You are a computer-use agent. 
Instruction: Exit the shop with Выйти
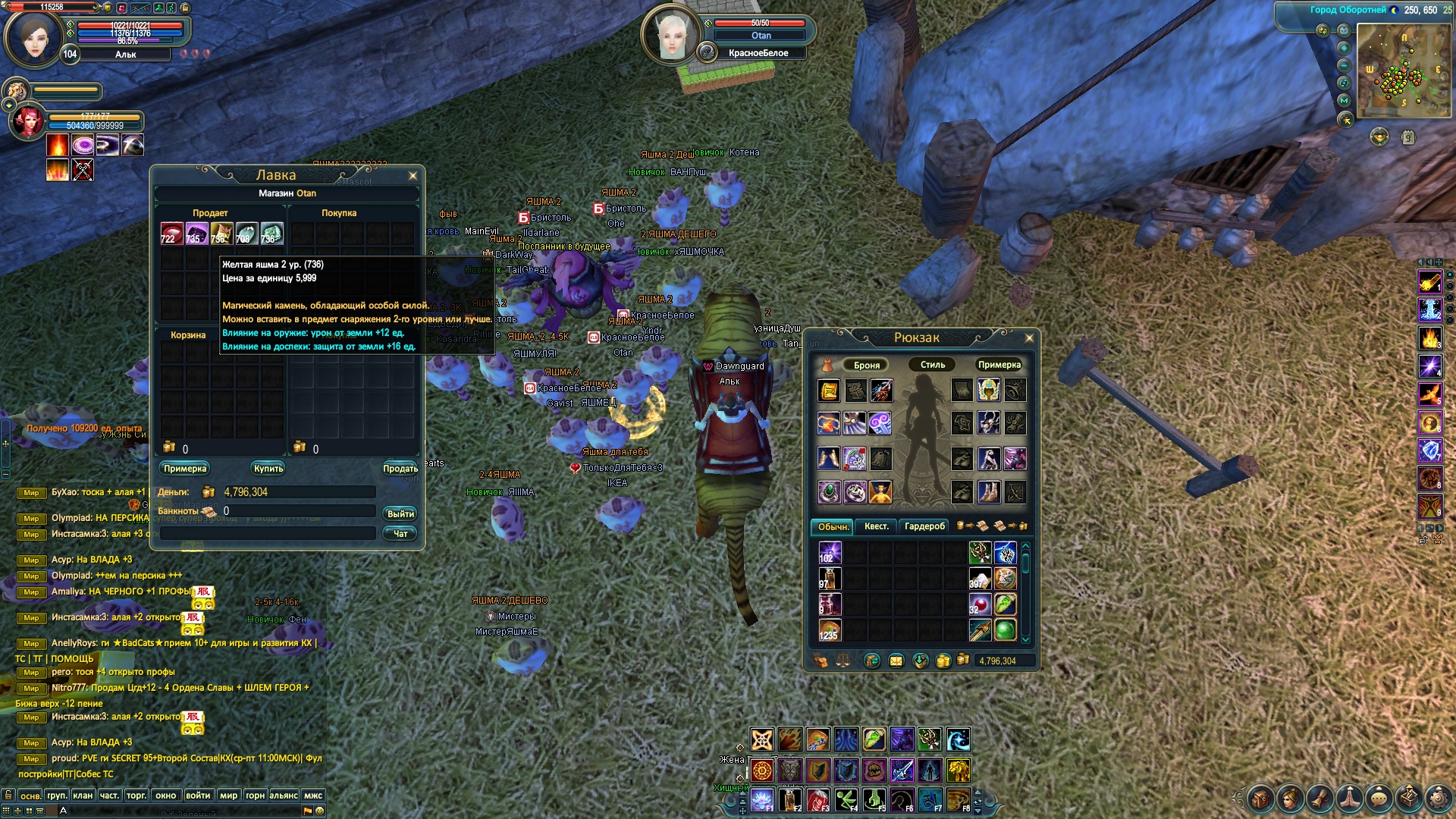click(400, 514)
